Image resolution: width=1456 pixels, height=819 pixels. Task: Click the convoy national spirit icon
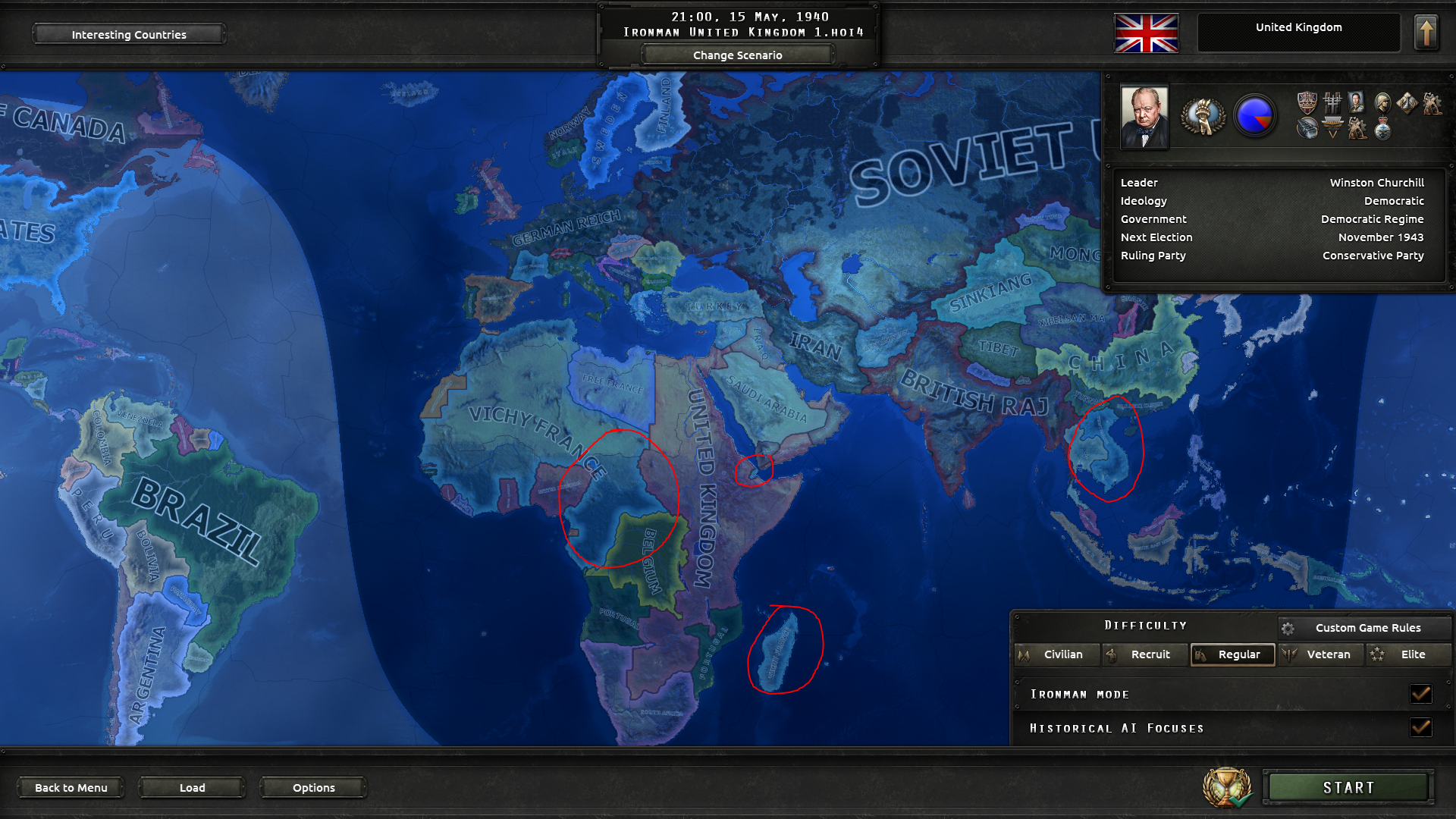[x=1307, y=129]
